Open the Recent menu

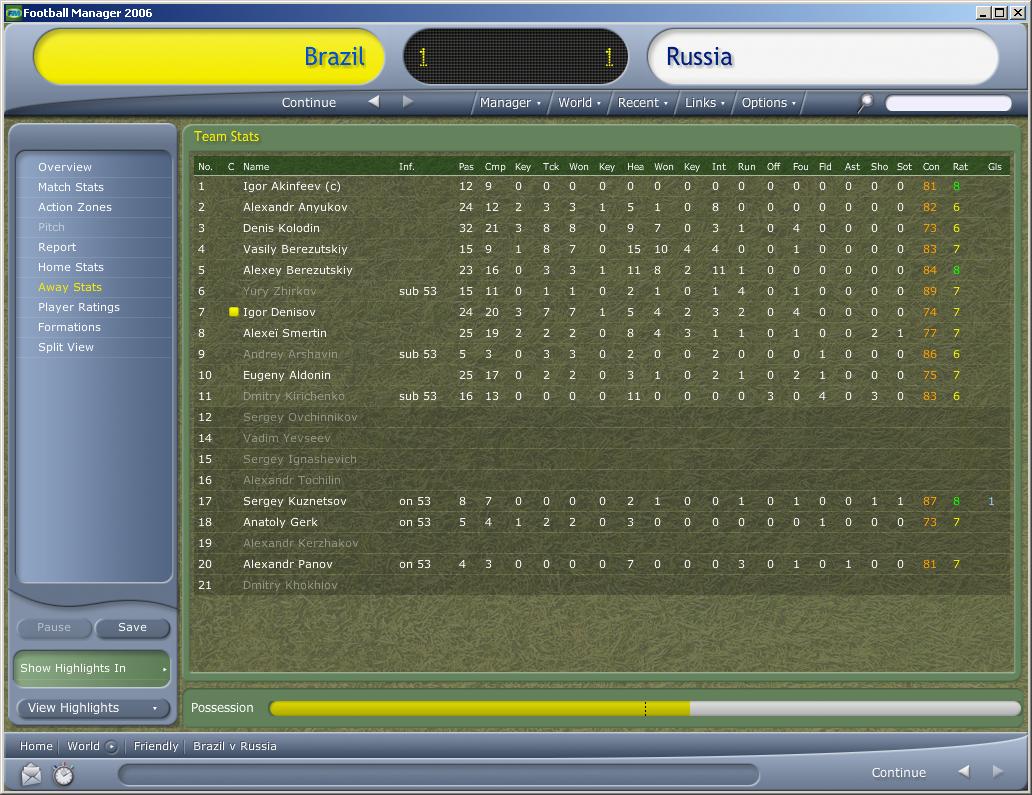click(643, 102)
